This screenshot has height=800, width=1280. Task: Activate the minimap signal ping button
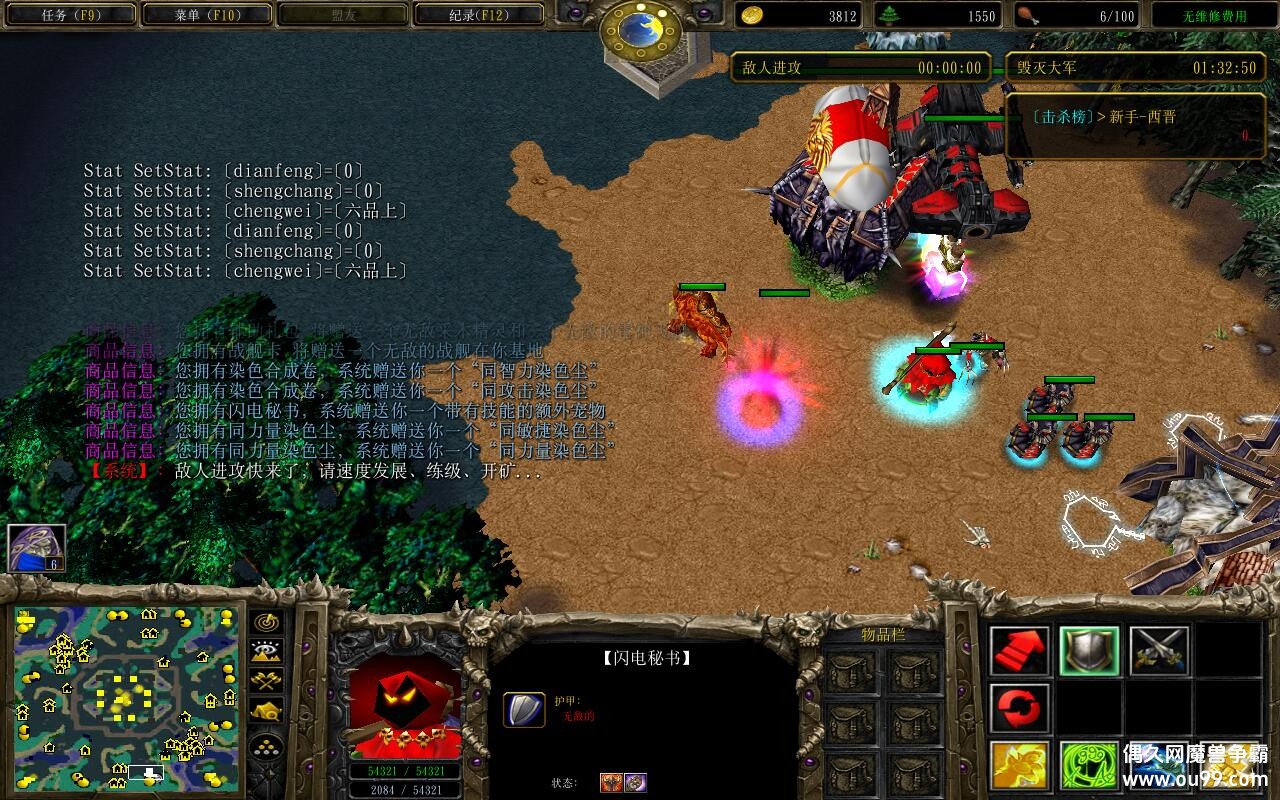pos(265,622)
